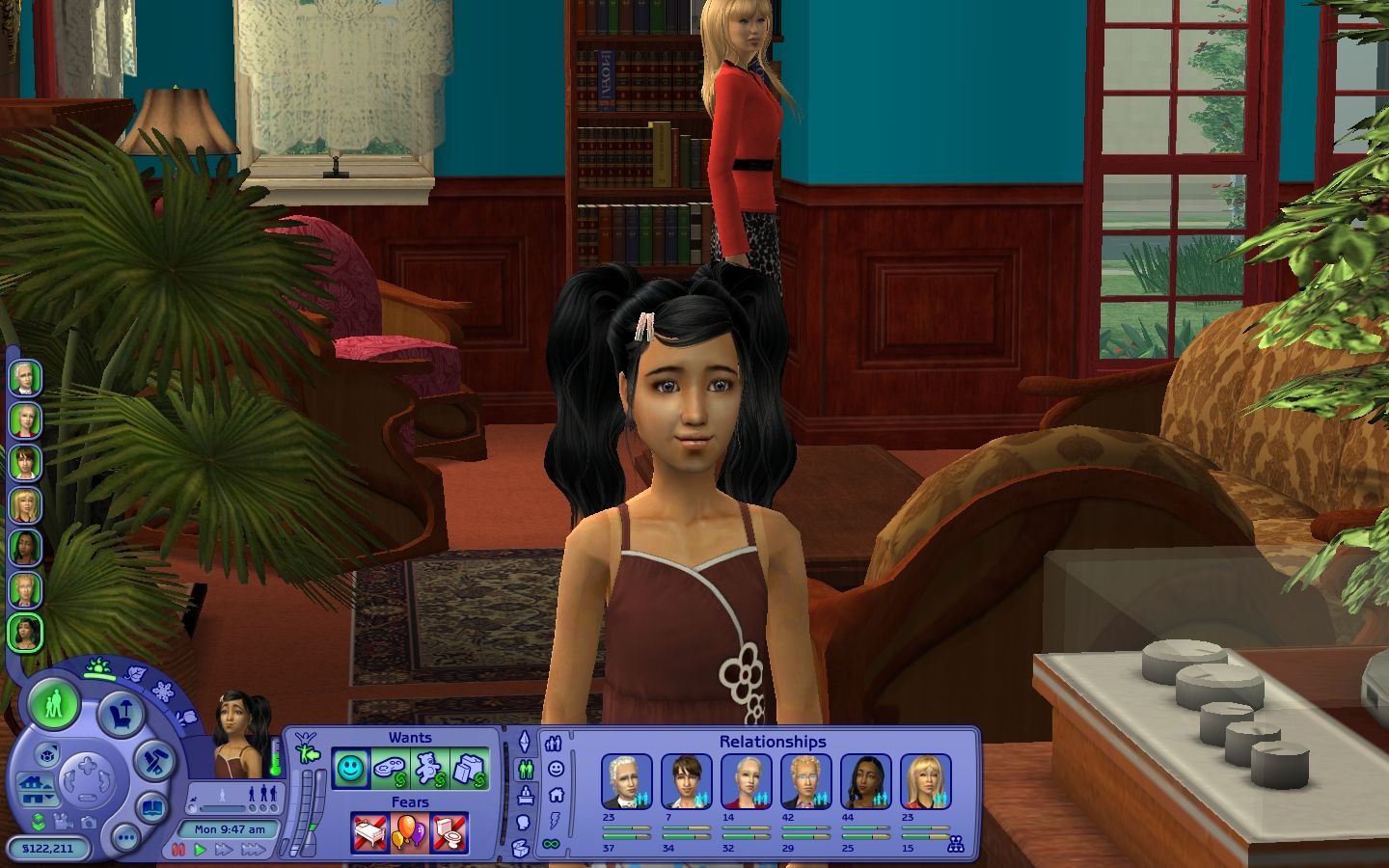
Task: Set game speed to normal play
Action: 200,850
